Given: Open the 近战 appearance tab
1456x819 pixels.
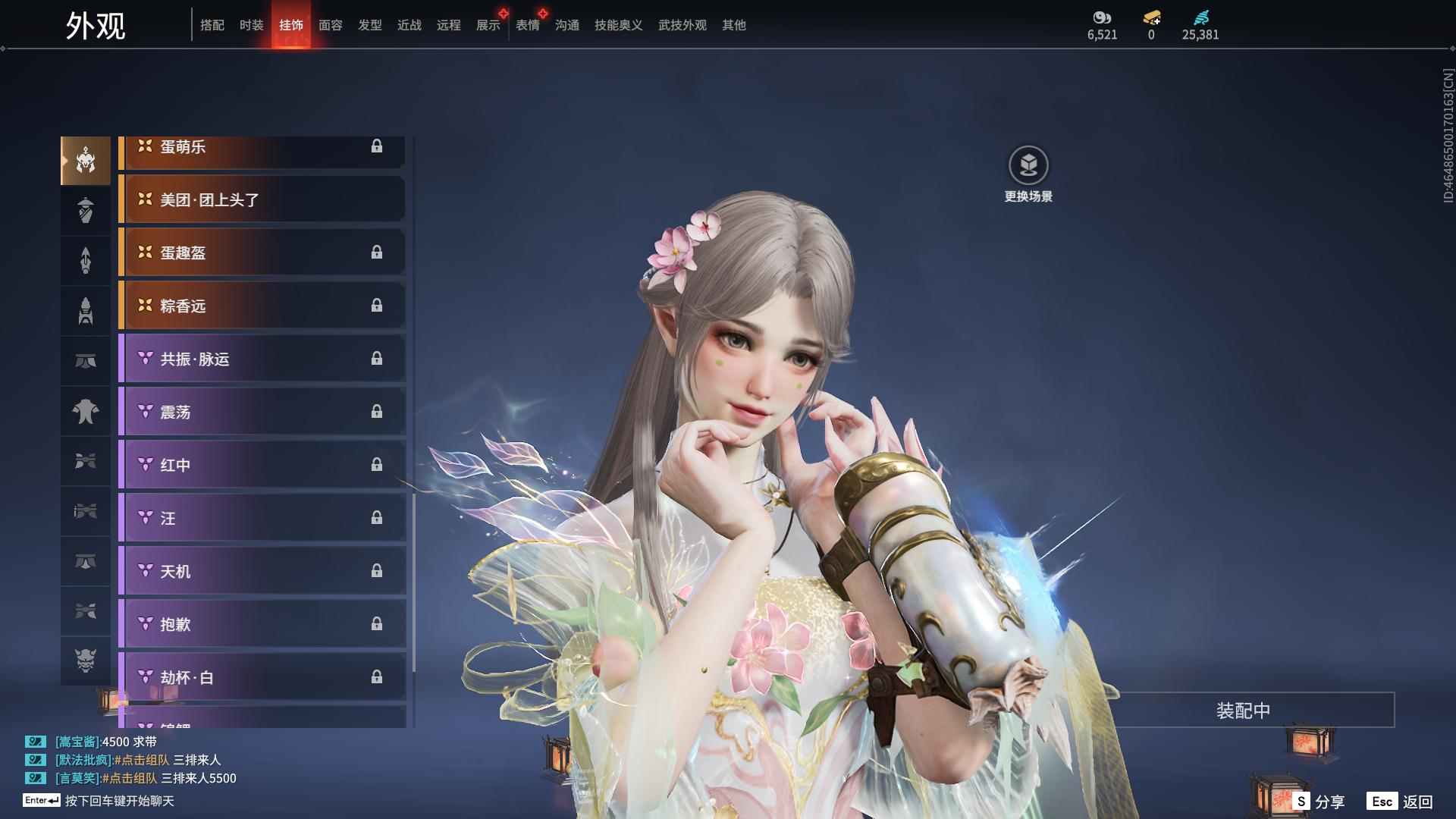Looking at the screenshot, I should (409, 25).
